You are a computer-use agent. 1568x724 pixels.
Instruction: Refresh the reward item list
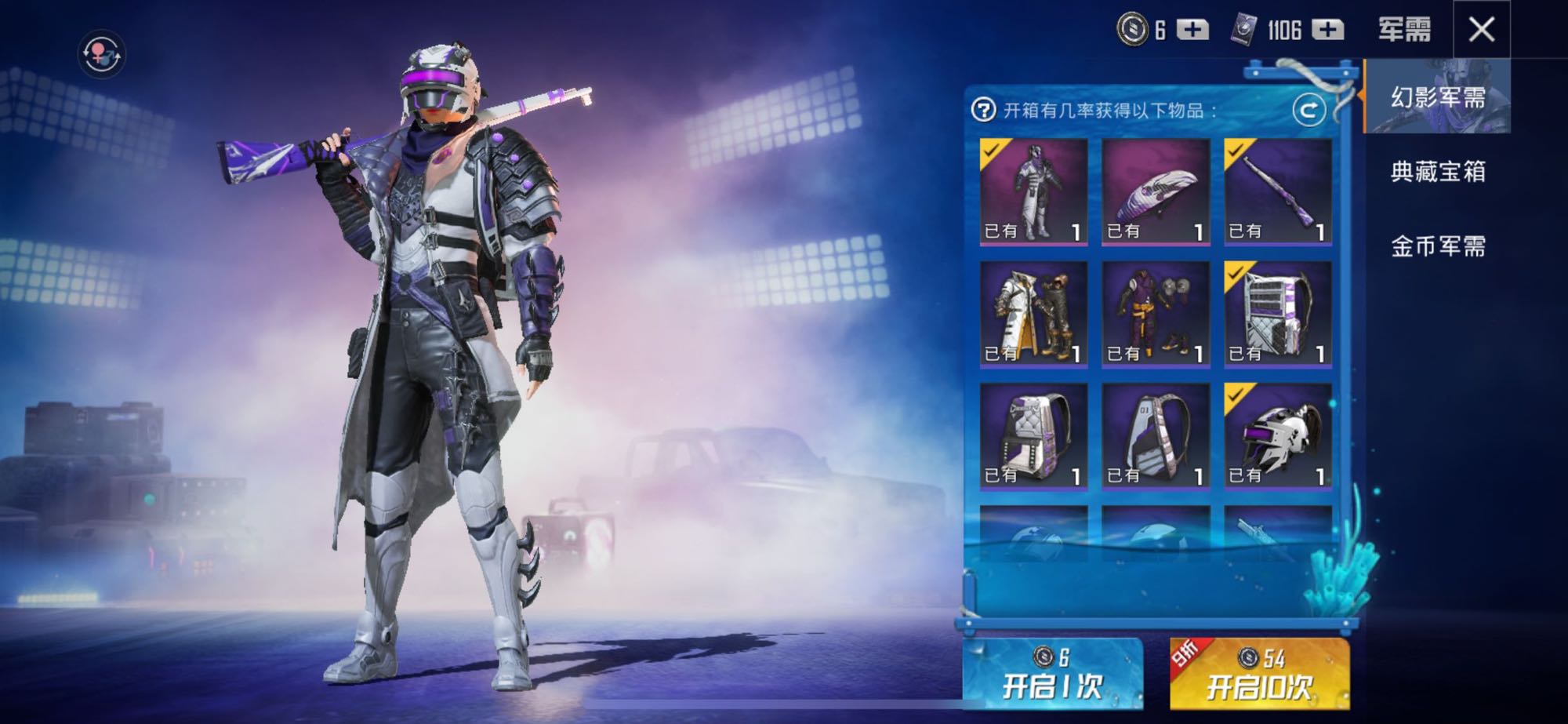(x=1308, y=111)
